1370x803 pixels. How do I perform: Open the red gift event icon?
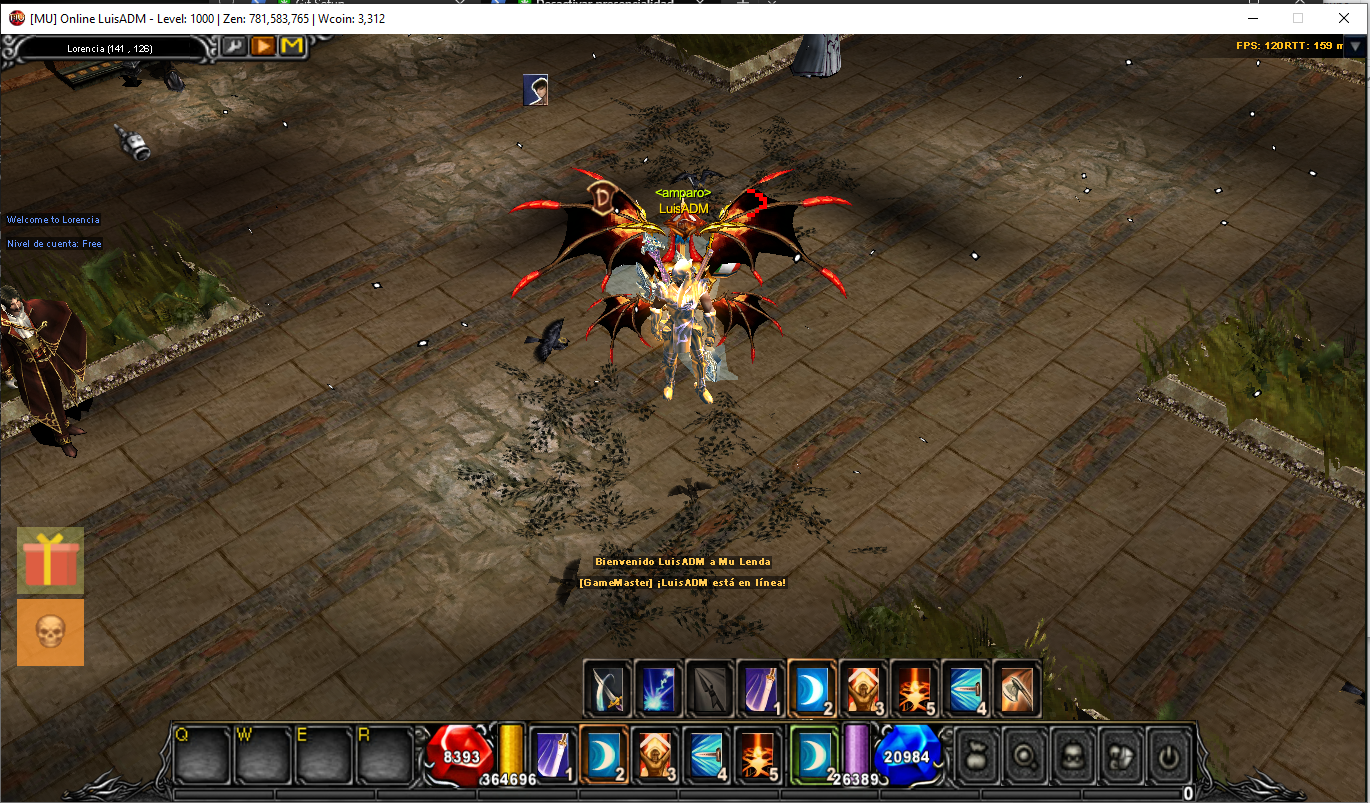(50, 561)
